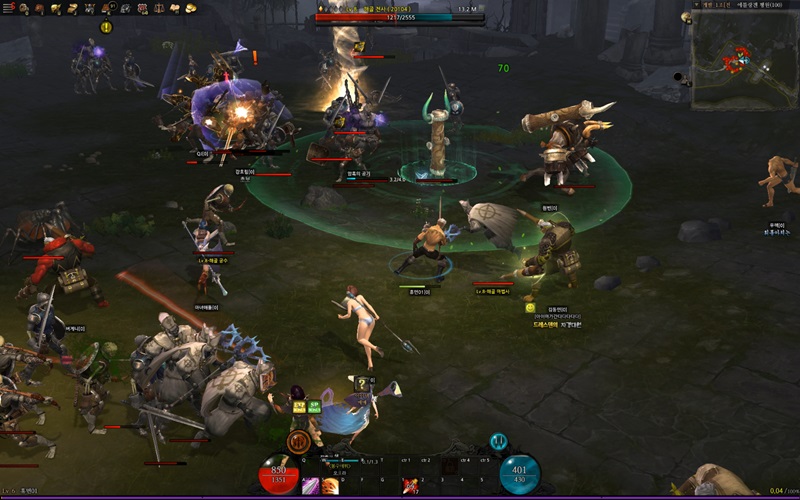Open the main menu hamburger icon
Viewport: 800px width, 500px height.
pos(8,8)
